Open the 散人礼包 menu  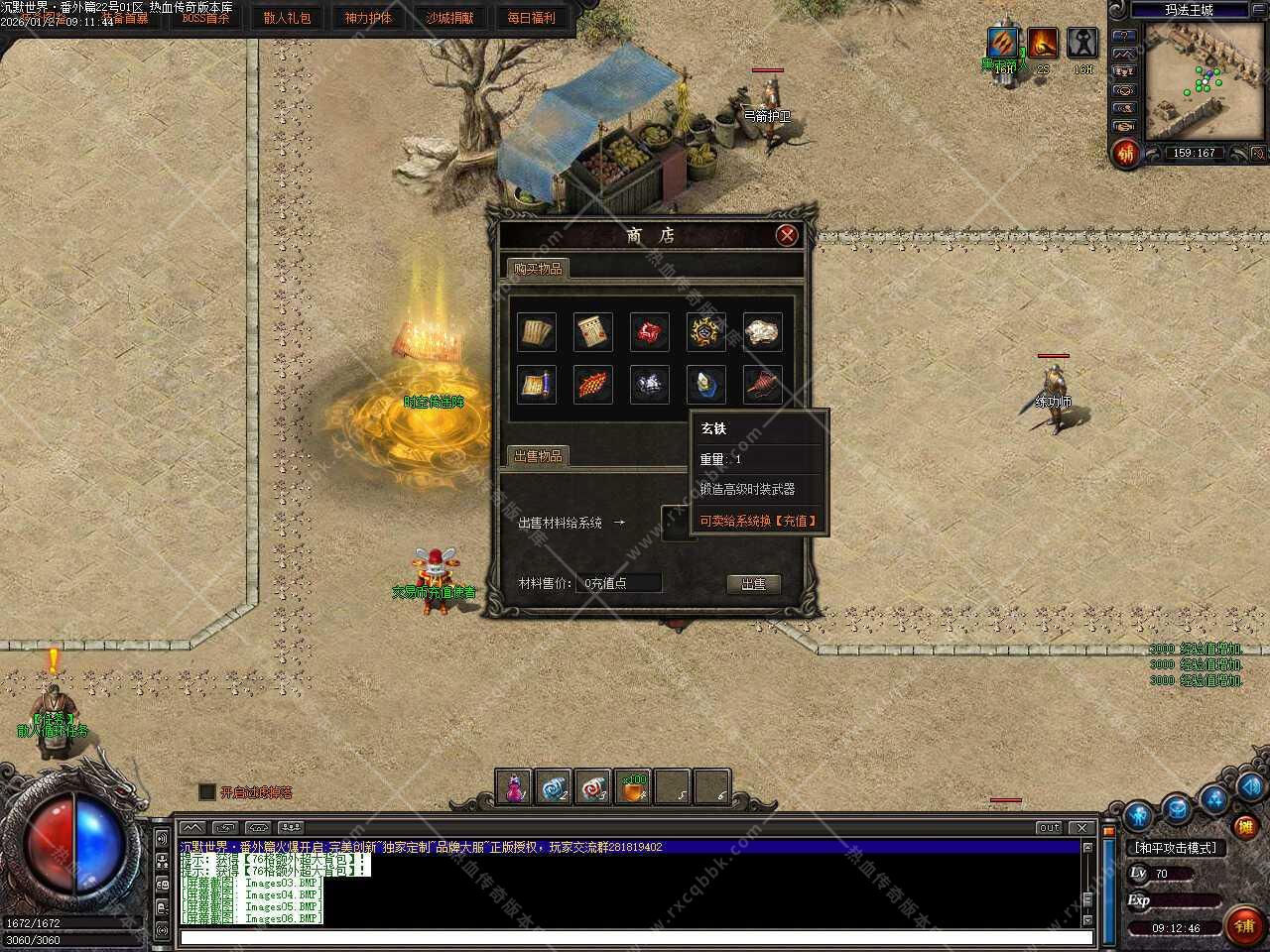tap(287, 18)
